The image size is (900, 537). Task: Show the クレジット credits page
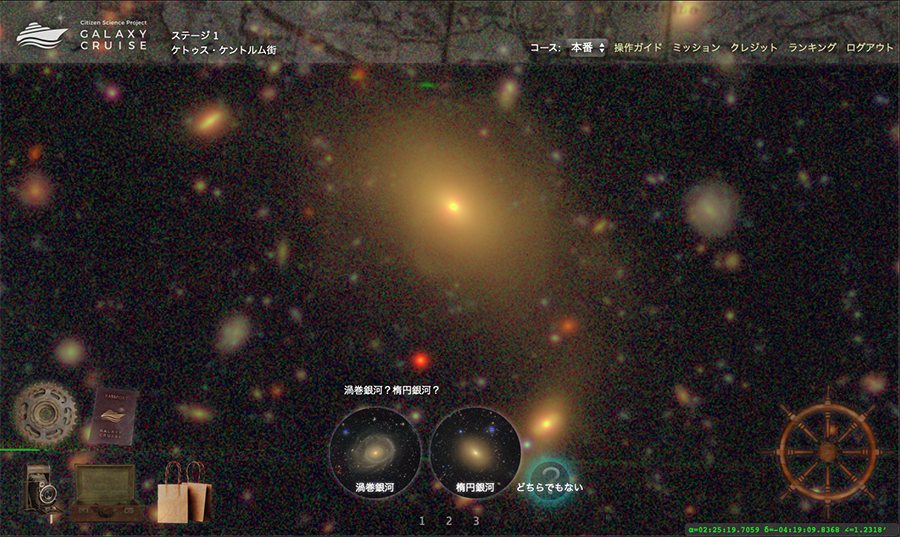click(754, 48)
